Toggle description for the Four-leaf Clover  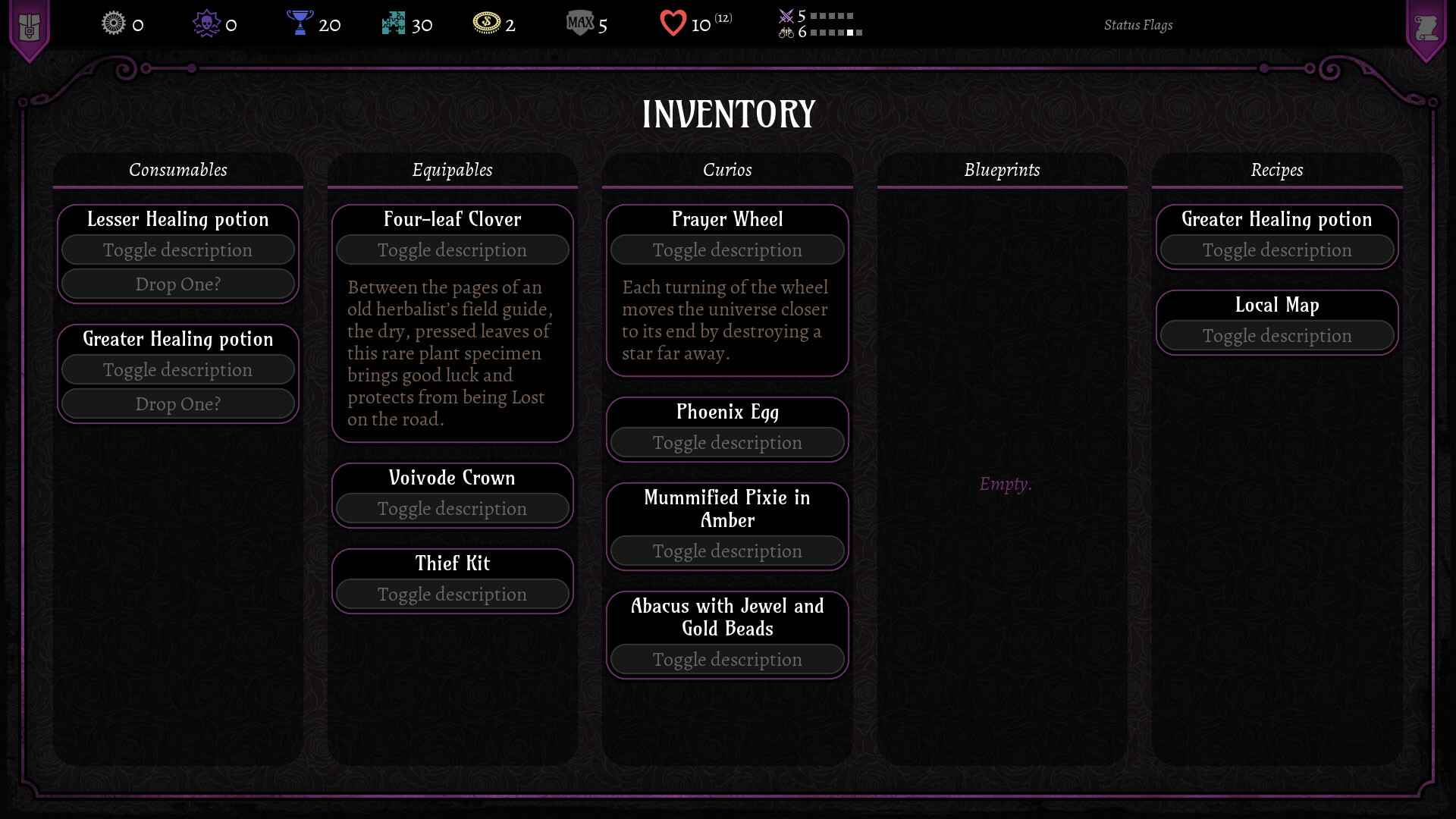pos(452,249)
